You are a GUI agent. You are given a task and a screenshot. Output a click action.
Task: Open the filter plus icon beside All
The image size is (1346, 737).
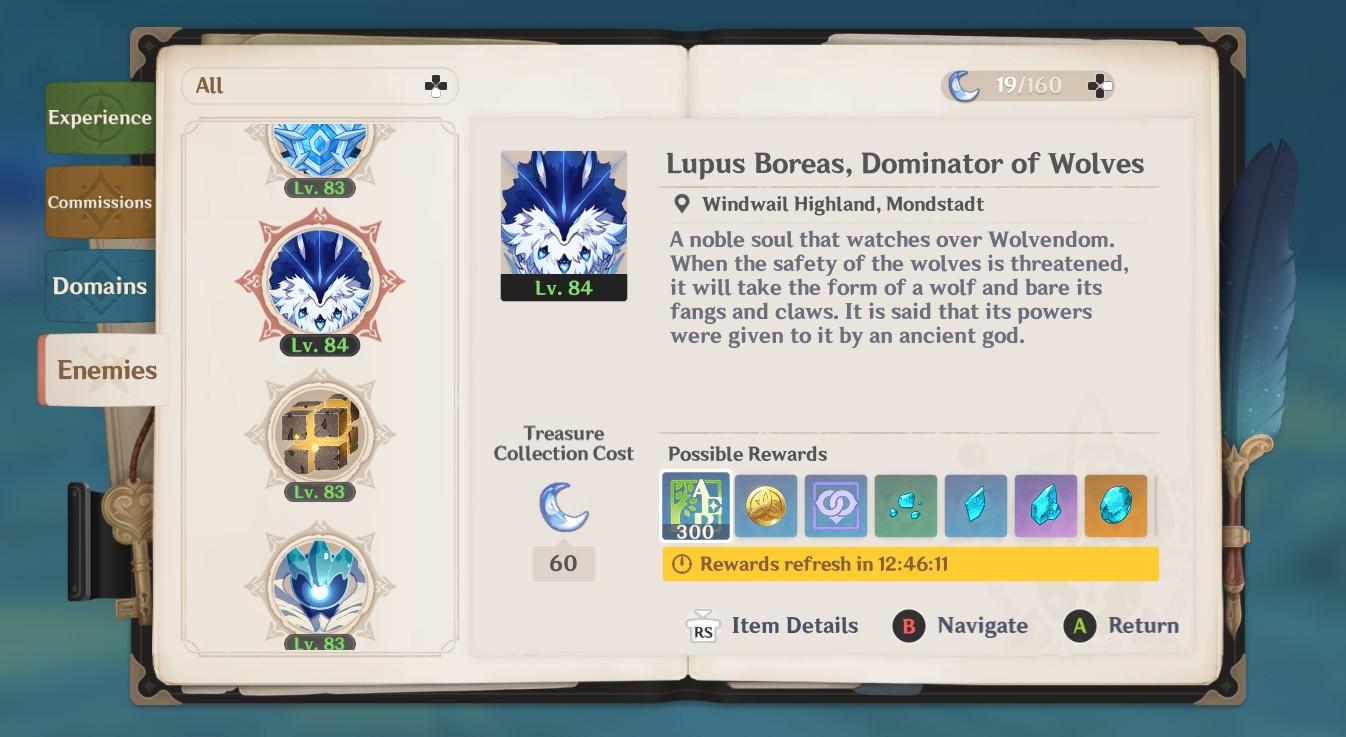pos(436,86)
